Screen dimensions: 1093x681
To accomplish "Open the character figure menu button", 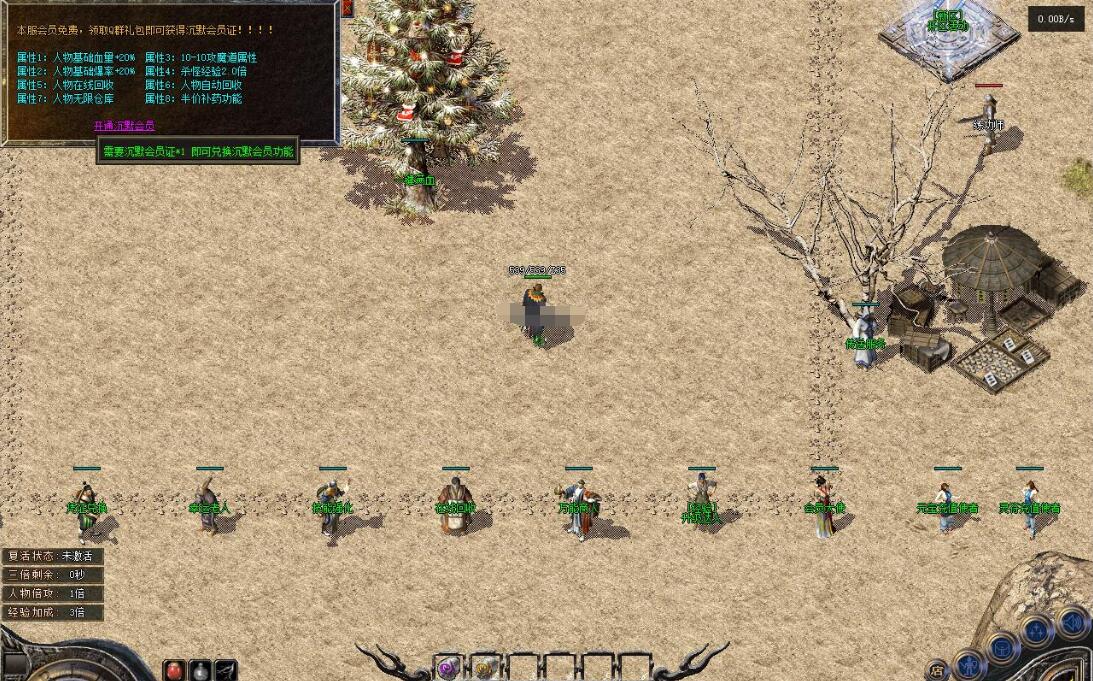I will [x=968, y=663].
